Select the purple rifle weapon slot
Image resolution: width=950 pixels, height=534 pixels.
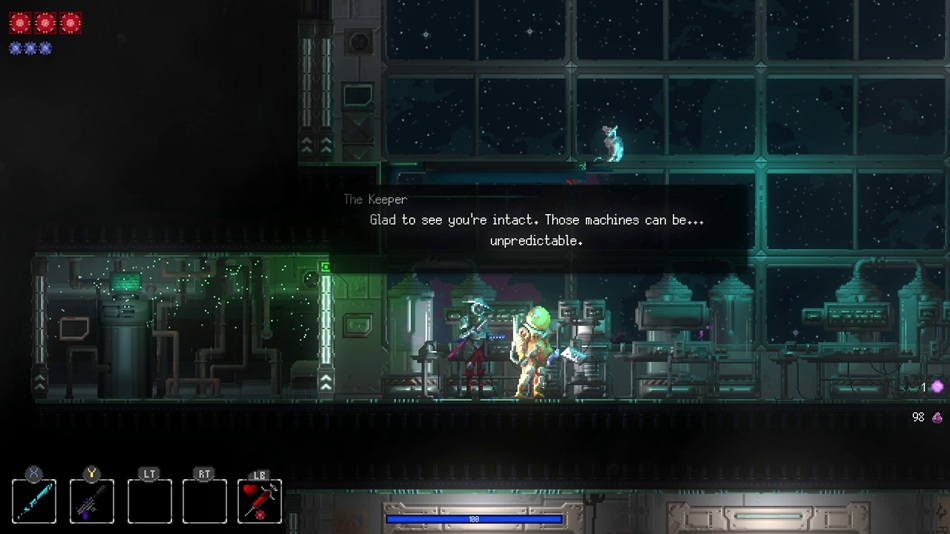pyautogui.click(x=92, y=501)
